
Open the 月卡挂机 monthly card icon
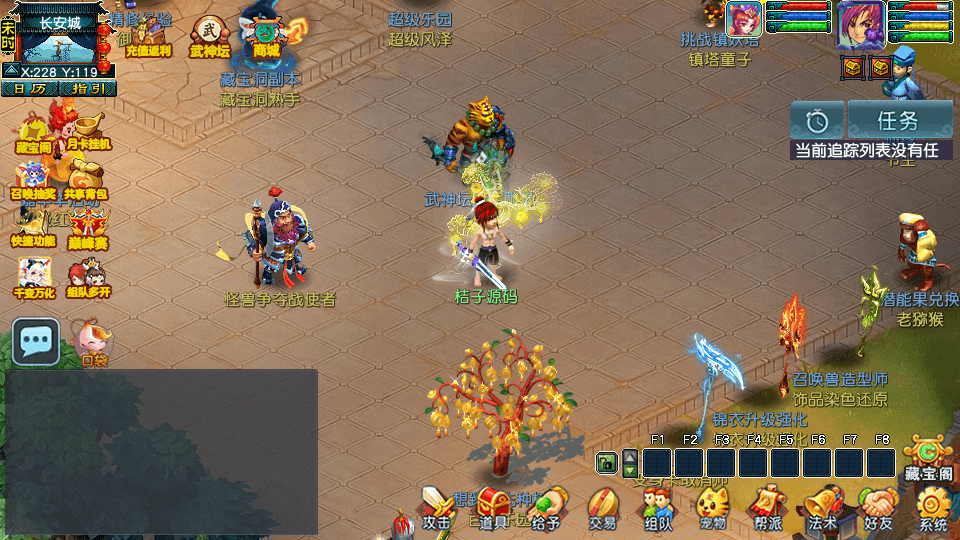(x=89, y=129)
